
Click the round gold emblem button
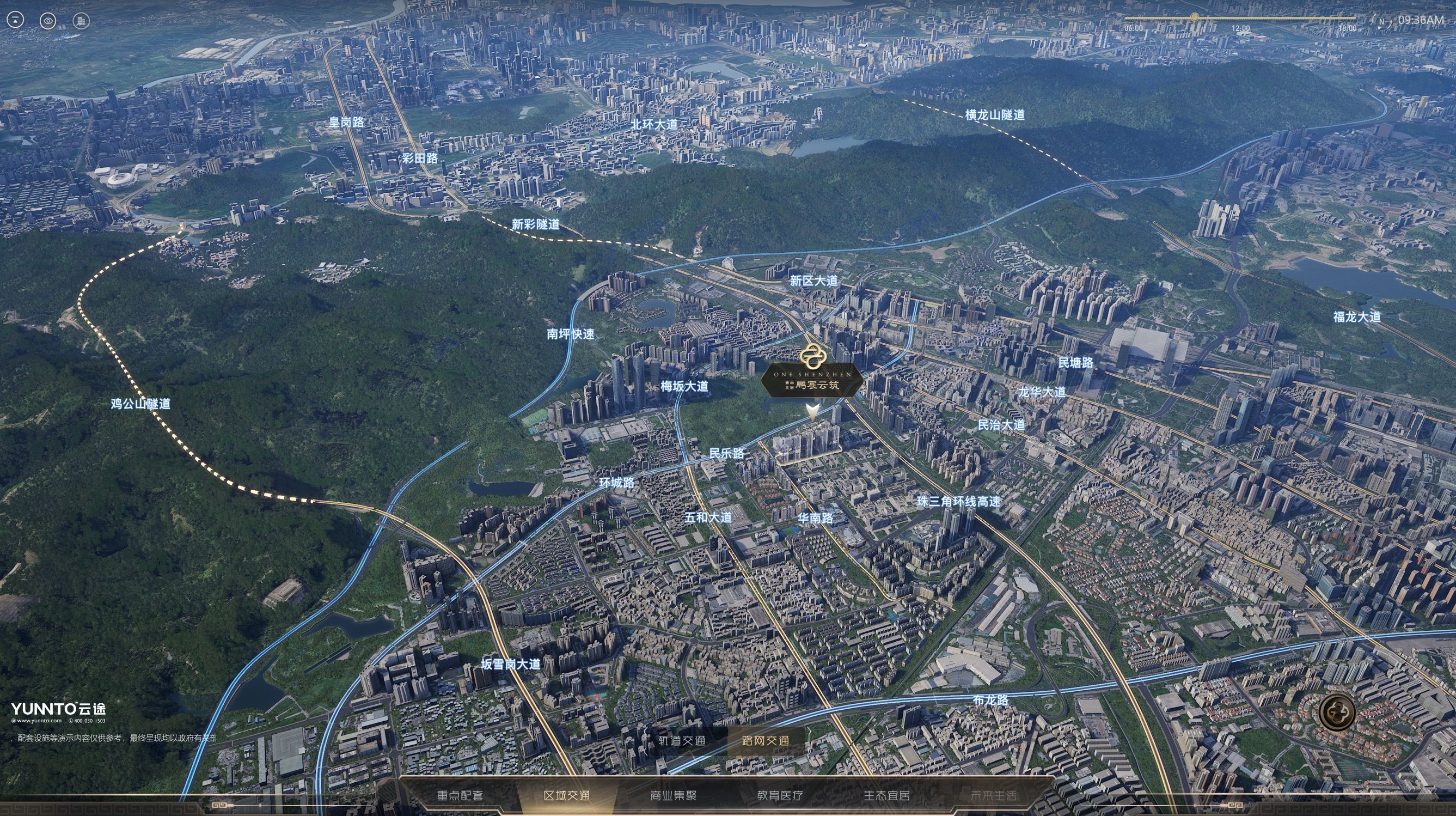click(x=1337, y=713)
